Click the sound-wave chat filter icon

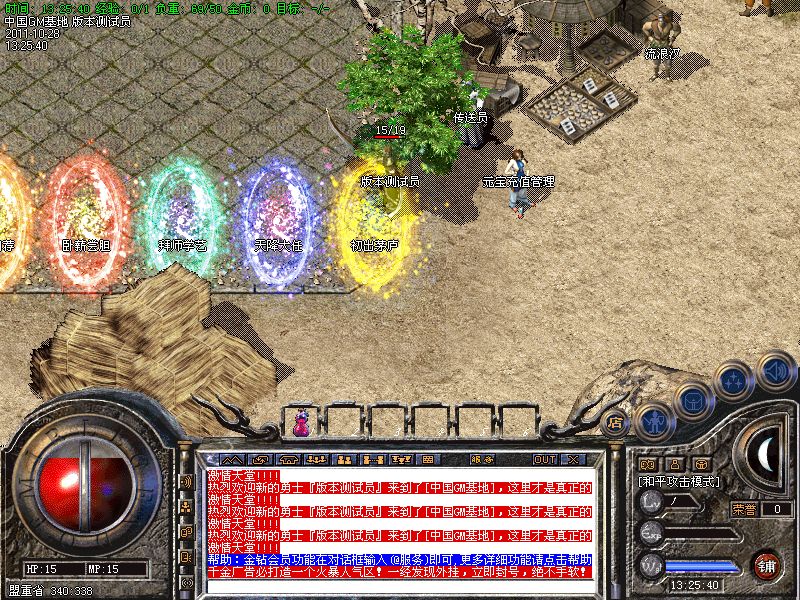[186, 481]
